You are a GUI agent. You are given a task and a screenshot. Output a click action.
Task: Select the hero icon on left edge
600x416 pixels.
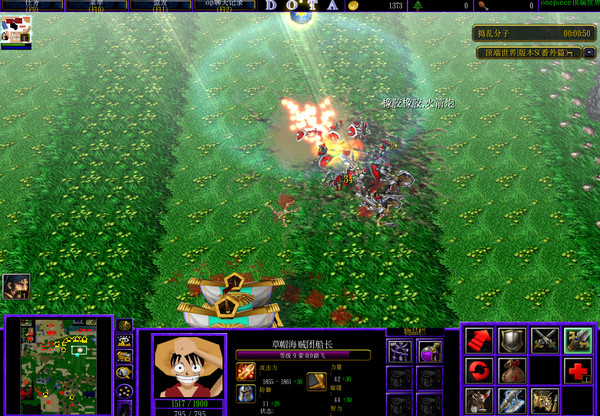pyautogui.click(x=15, y=287)
